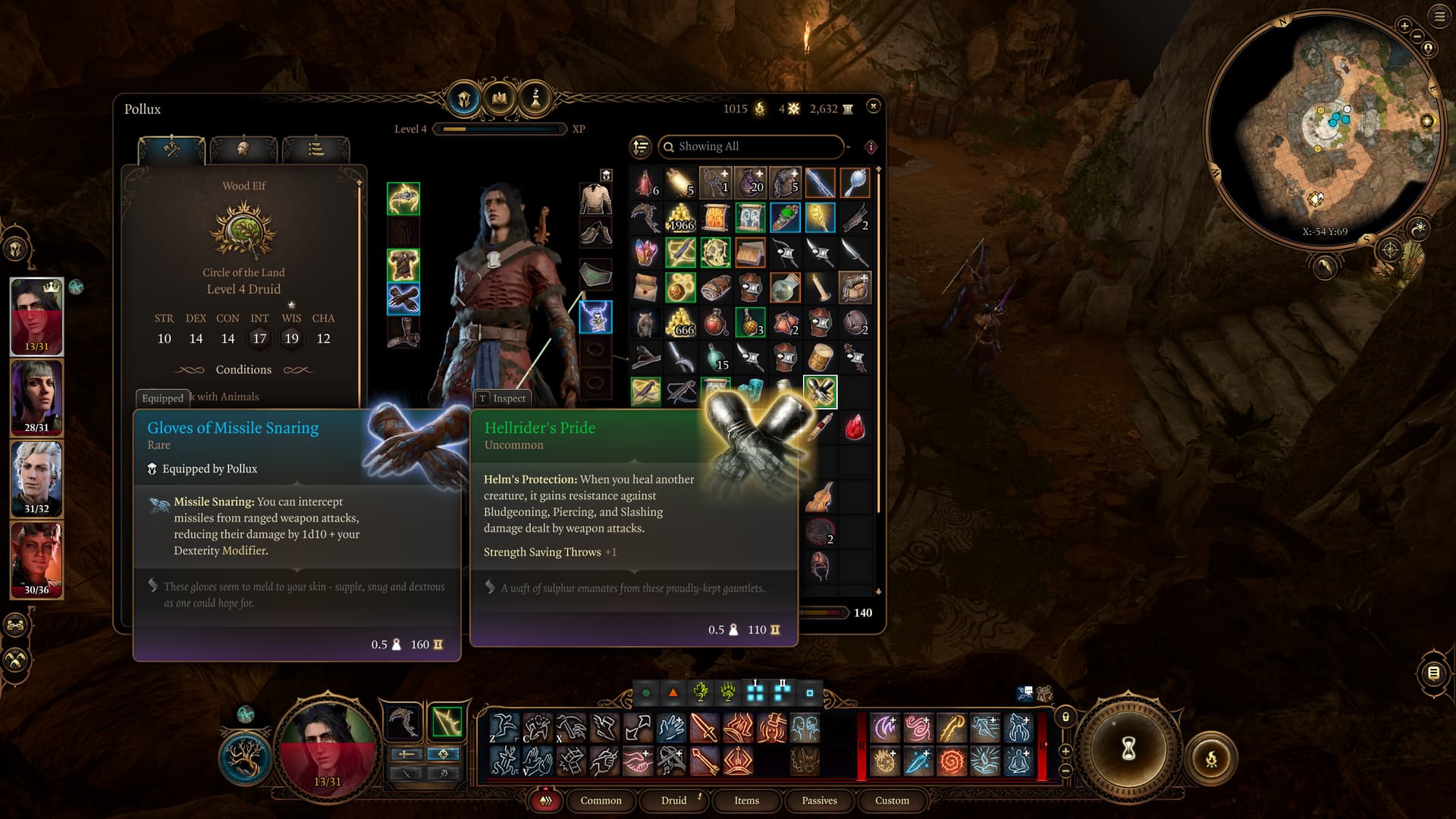The width and height of the screenshot is (1456, 819).
Task: Select the party portrait with 31/32 health
Action: coord(36,477)
